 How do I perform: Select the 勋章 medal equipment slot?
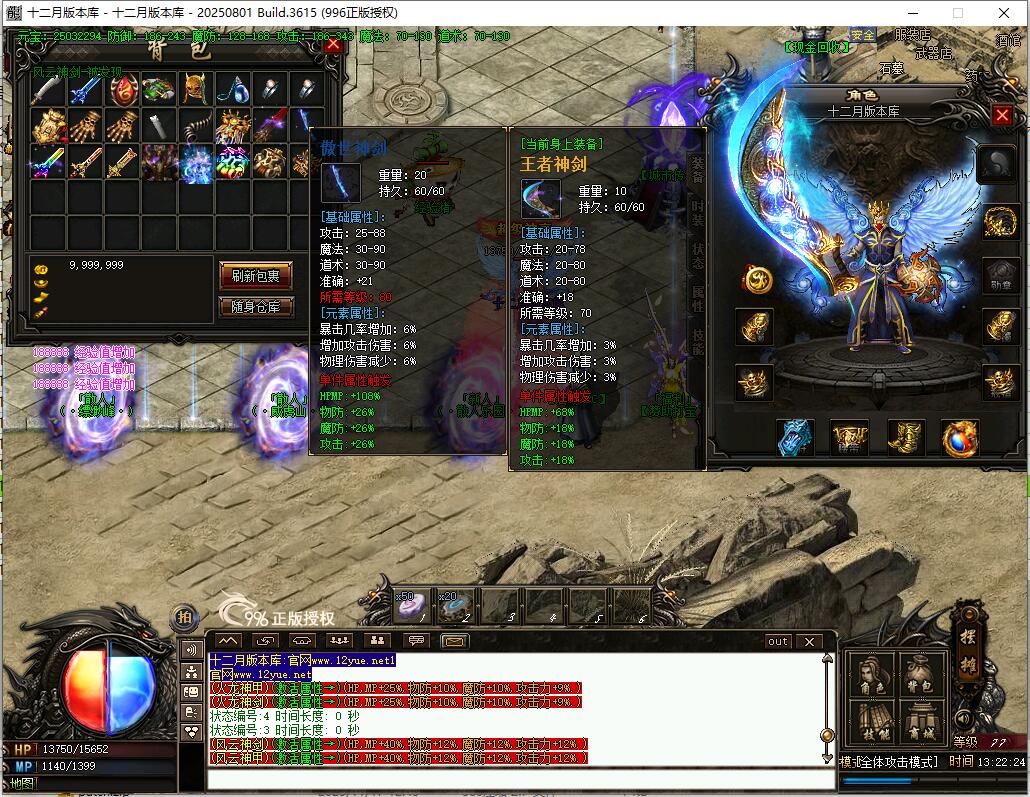pyautogui.click(x=1000, y=274)
